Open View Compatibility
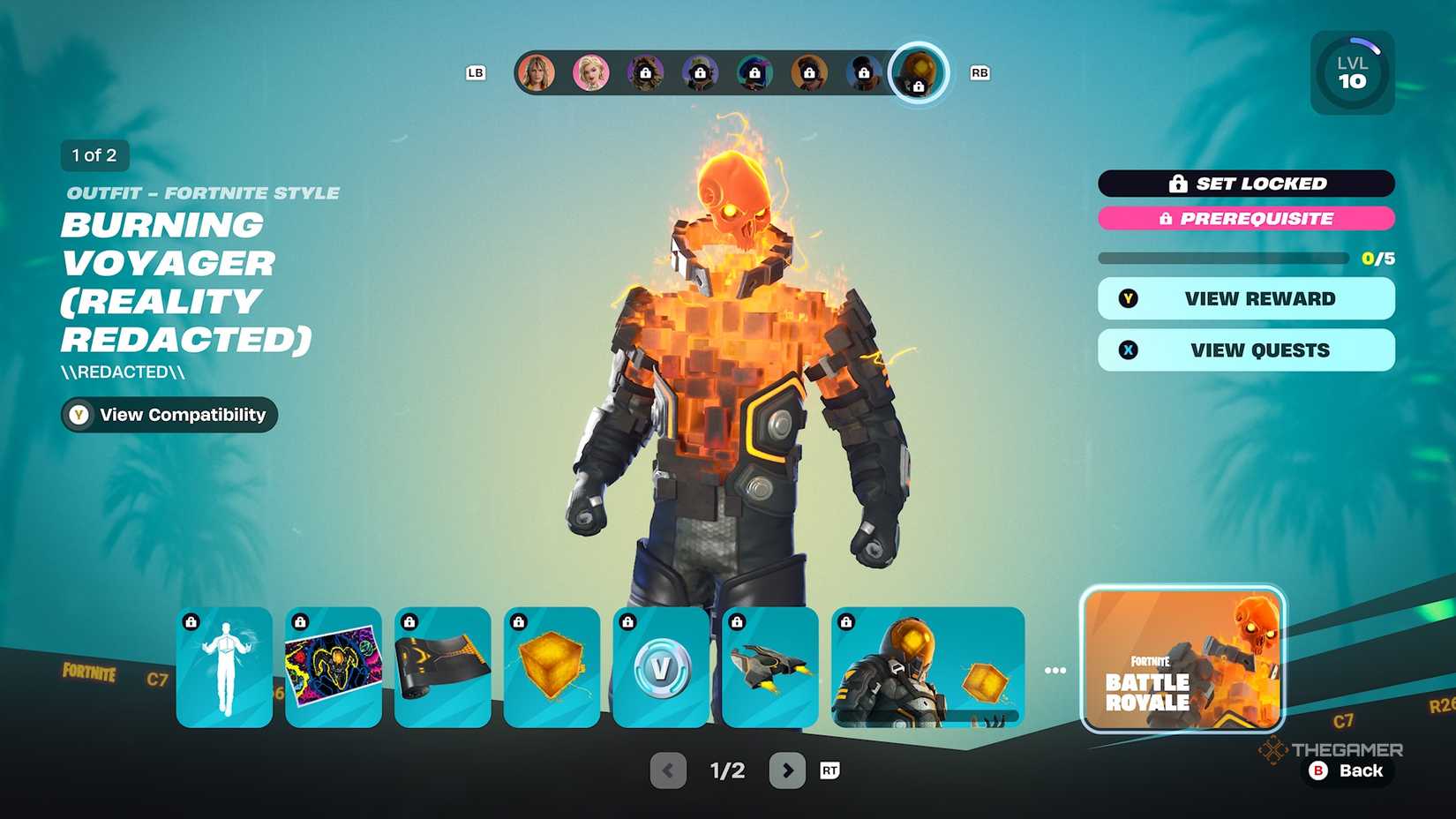This screenshot has height=819, width=1456. click(168, 415)
